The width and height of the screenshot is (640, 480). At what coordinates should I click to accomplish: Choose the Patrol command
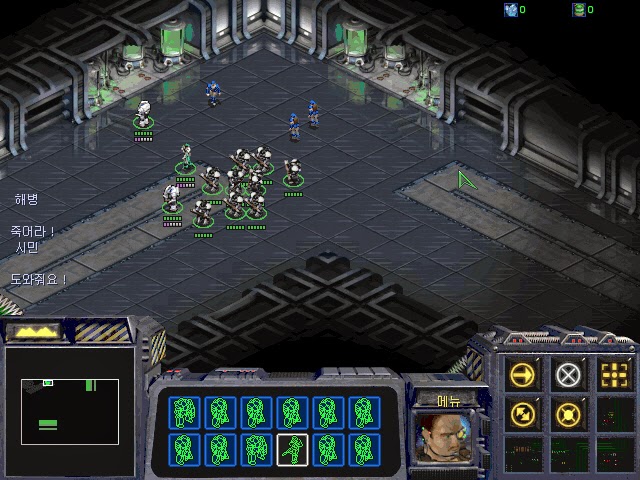coord(523,412)
